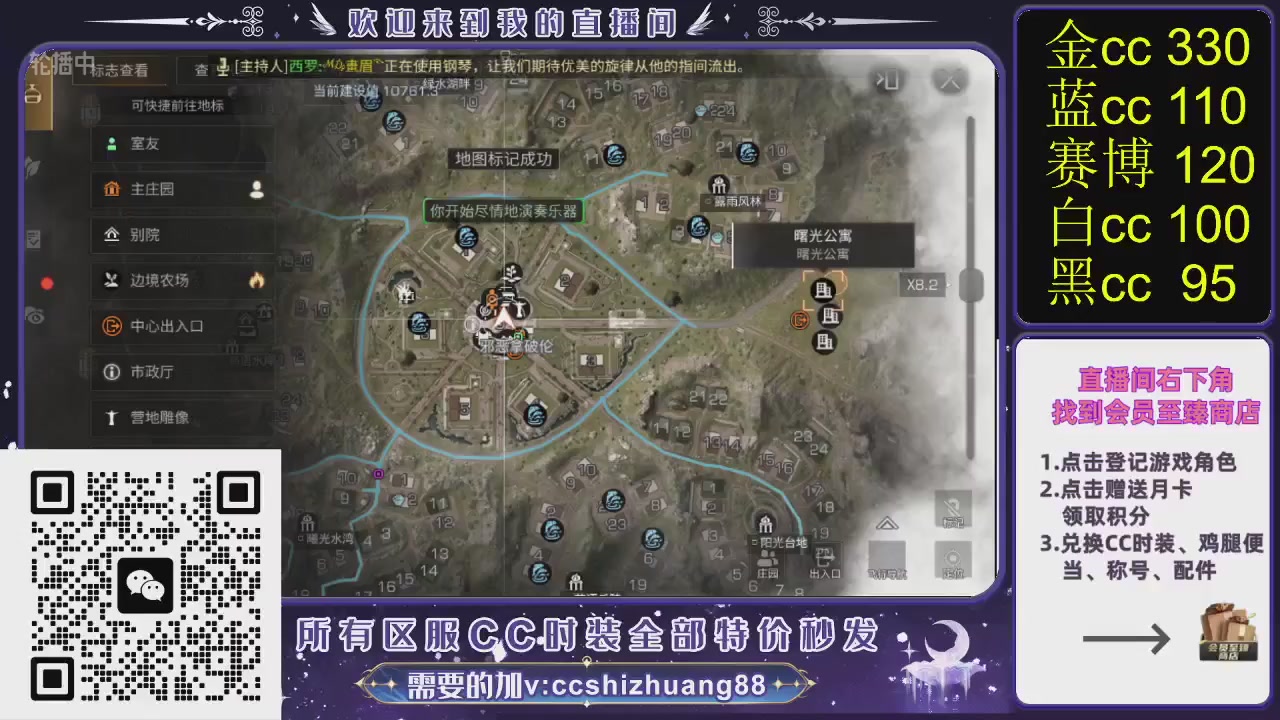This screenshot has width=1280, height=720.
Task: Click the red recording dot on the left
Action: (47, 283)
